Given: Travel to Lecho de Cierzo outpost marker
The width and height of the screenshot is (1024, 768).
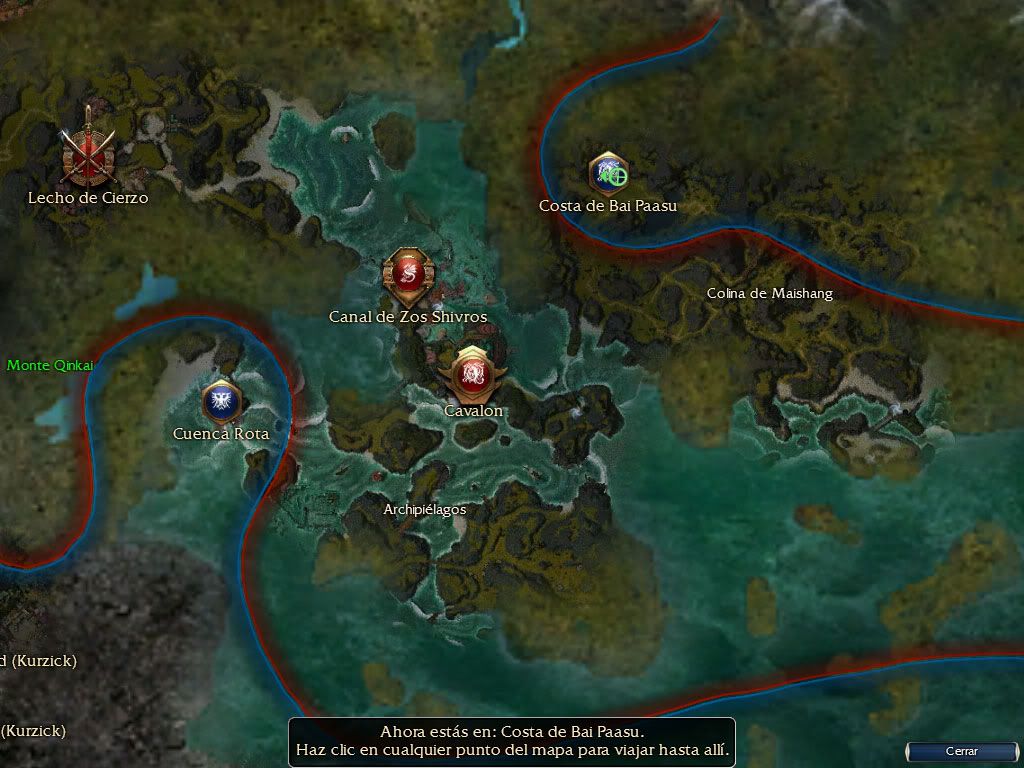Looking at the screenshot, I should click(89, 155).
